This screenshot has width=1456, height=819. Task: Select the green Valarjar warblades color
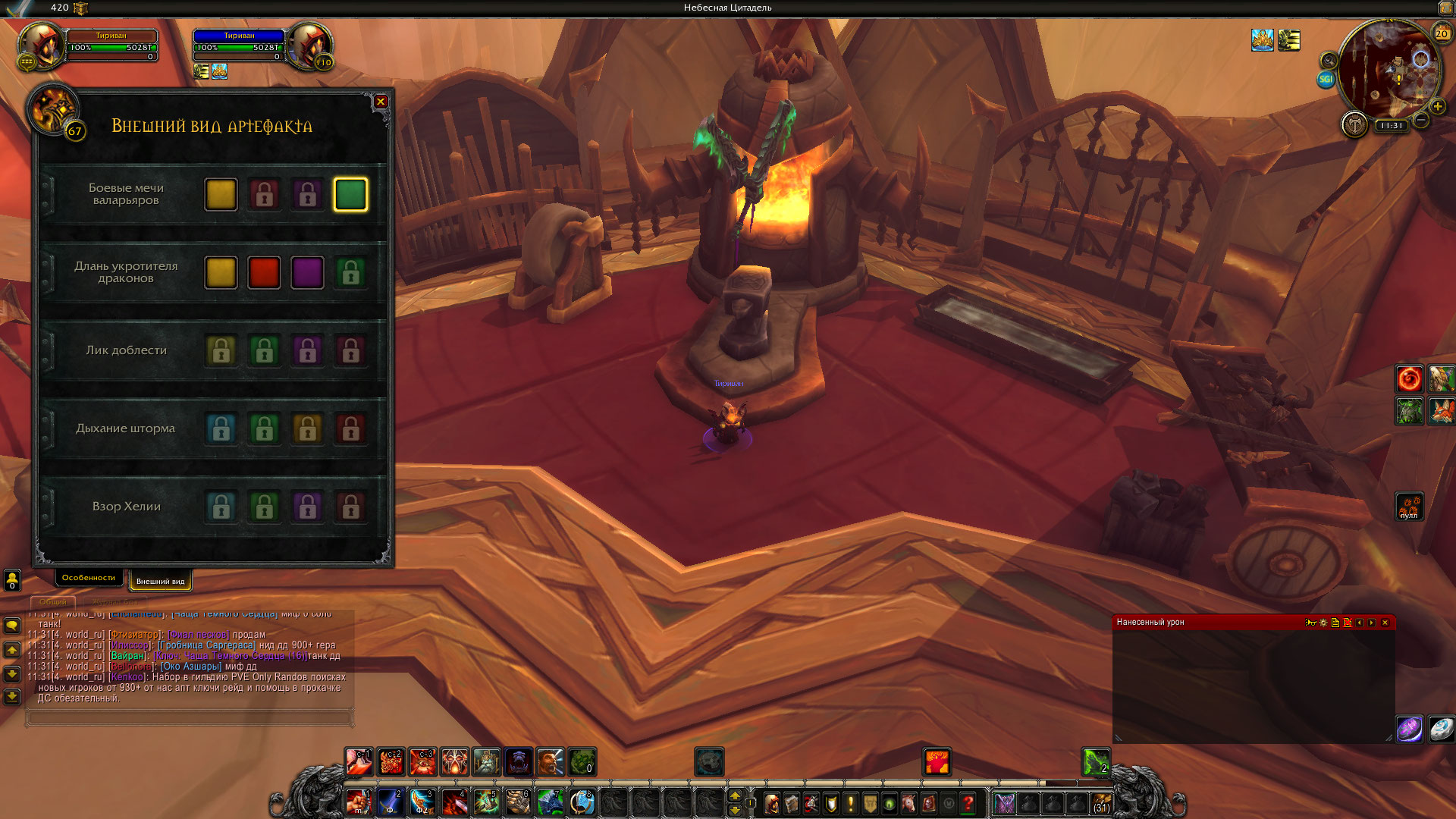coord(350,195)
